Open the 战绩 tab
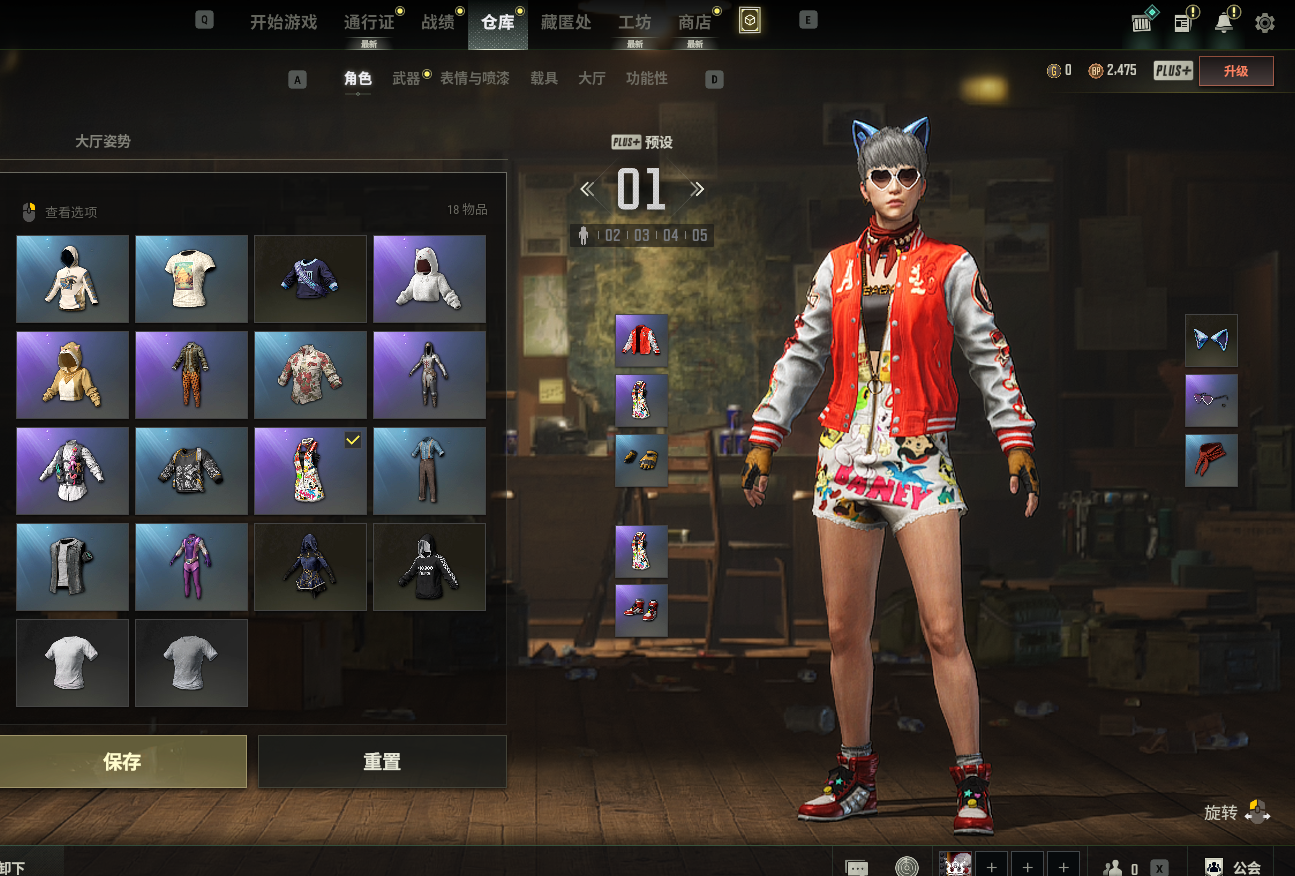The image size is (1295, 876). pyautogui.click(x=437, y=22)
